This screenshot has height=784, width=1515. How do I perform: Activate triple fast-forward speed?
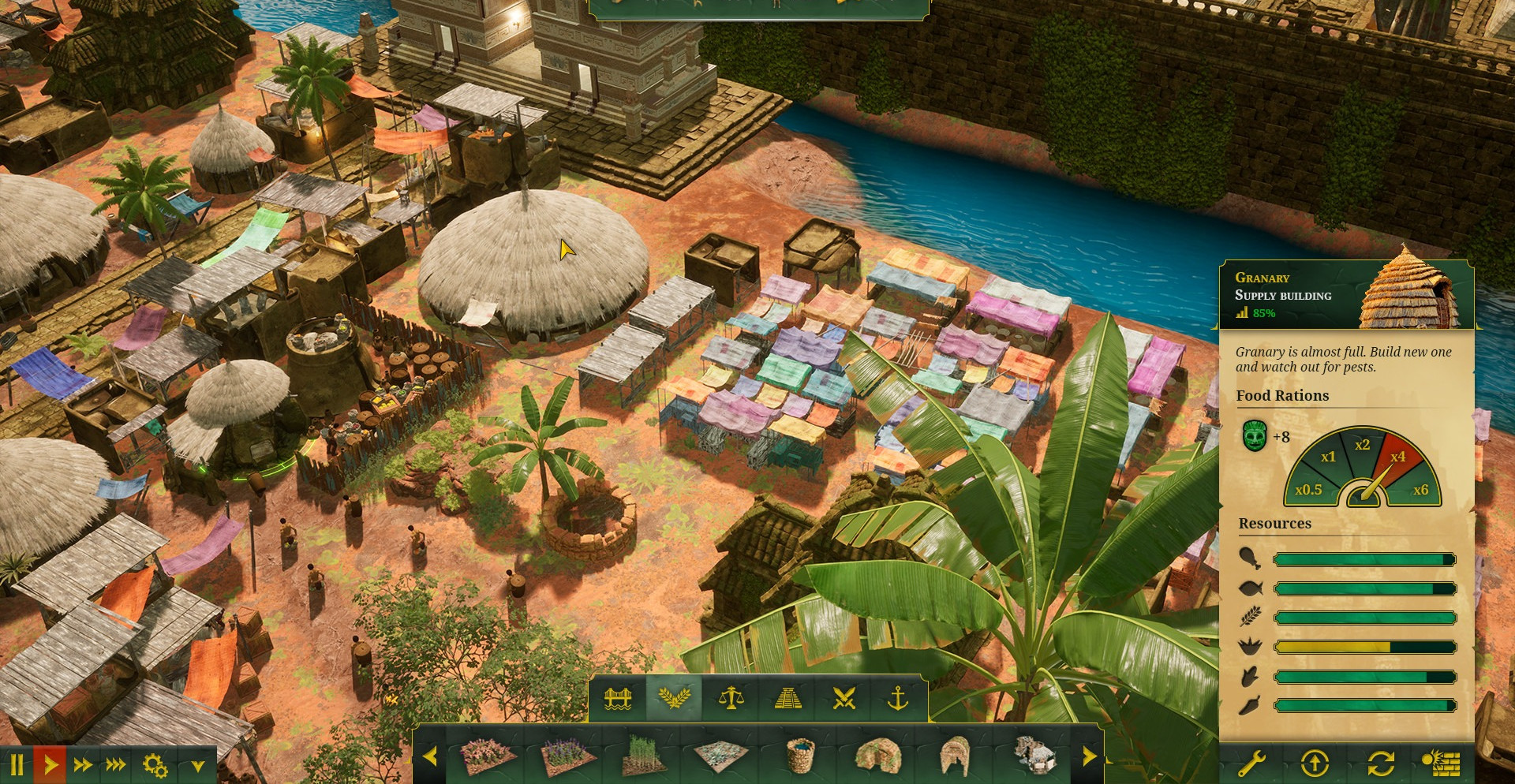116,764
